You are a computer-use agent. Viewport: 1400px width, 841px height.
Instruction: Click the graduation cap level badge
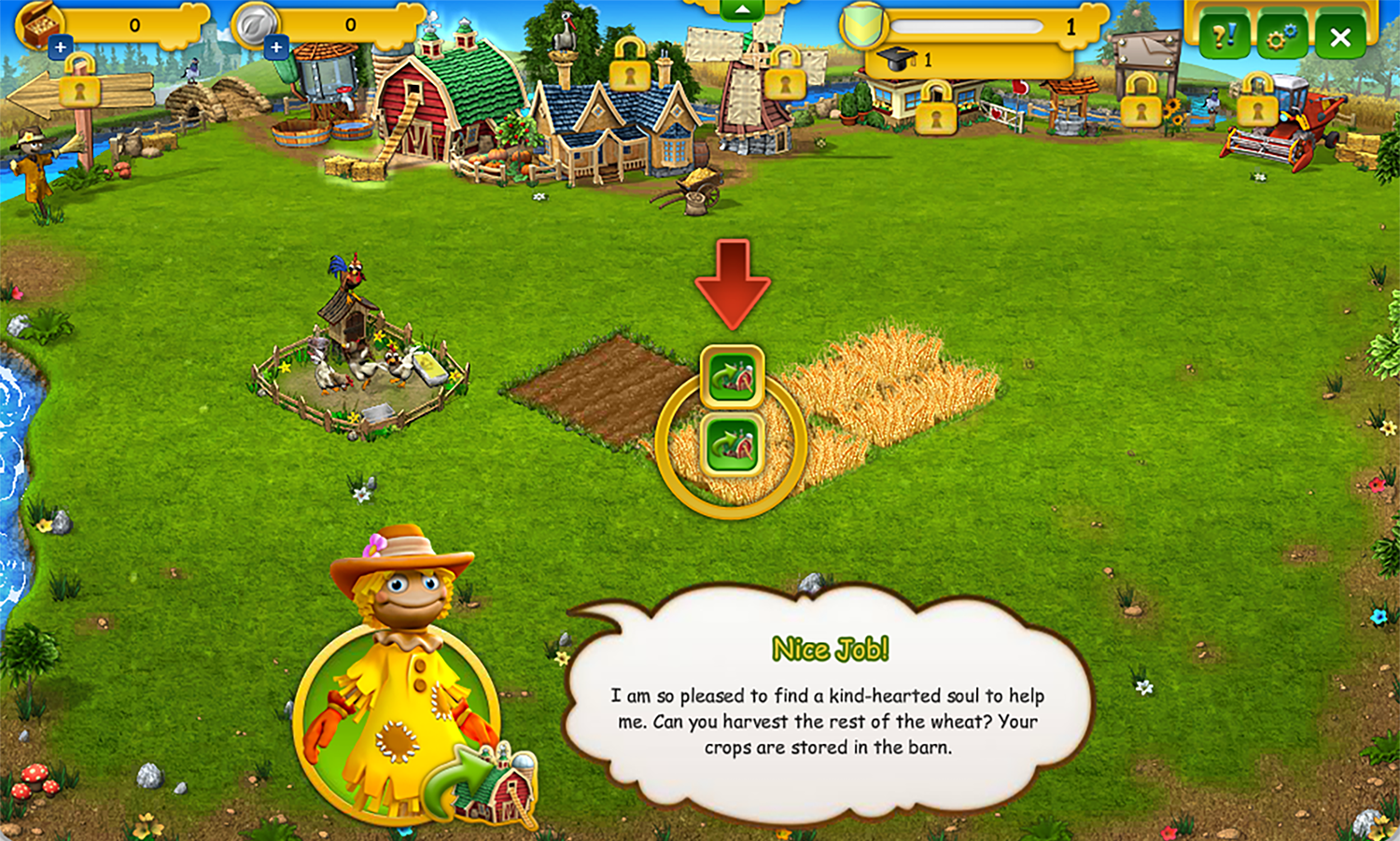click(898, 57)
